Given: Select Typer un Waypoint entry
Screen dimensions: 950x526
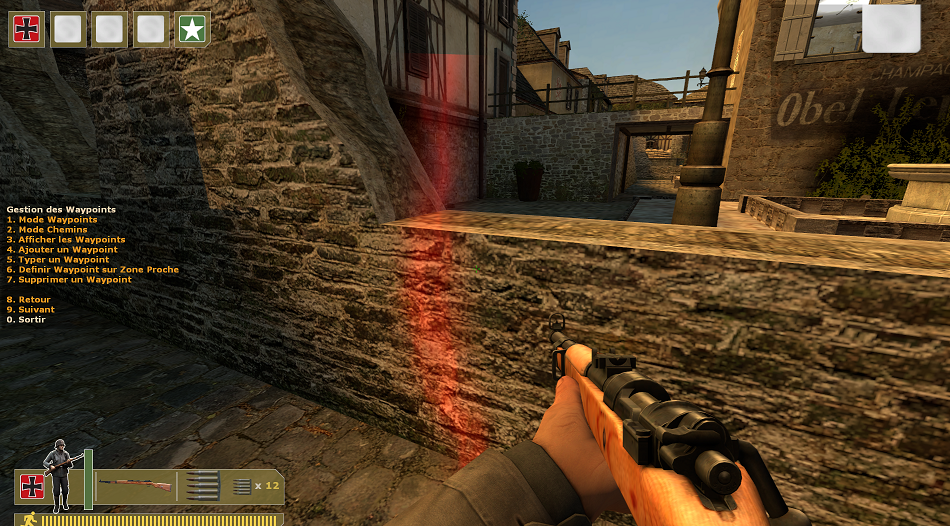Looking at the screenshot, I should pos(58,260).
